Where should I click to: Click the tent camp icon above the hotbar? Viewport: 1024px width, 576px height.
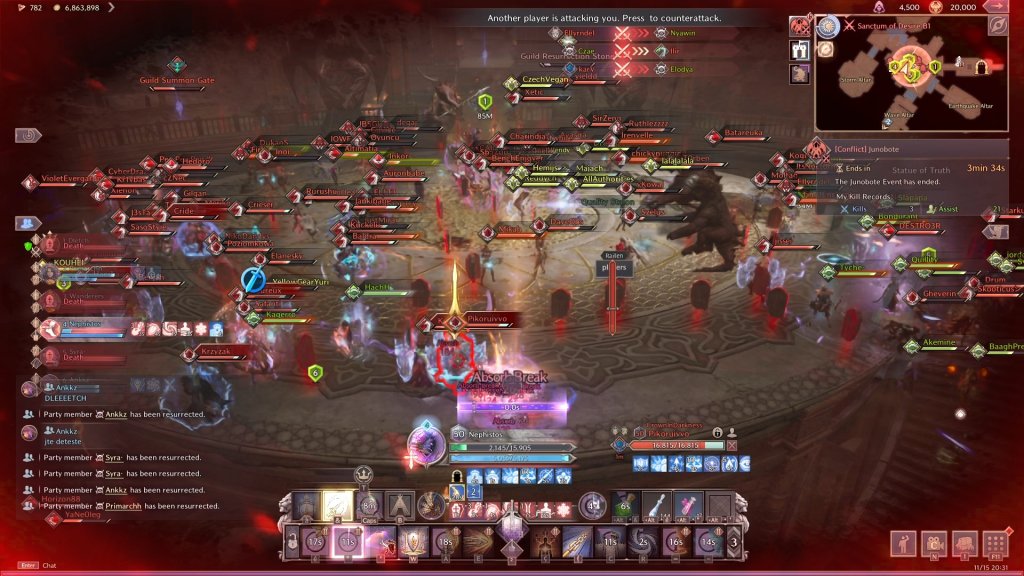(401, 506)
